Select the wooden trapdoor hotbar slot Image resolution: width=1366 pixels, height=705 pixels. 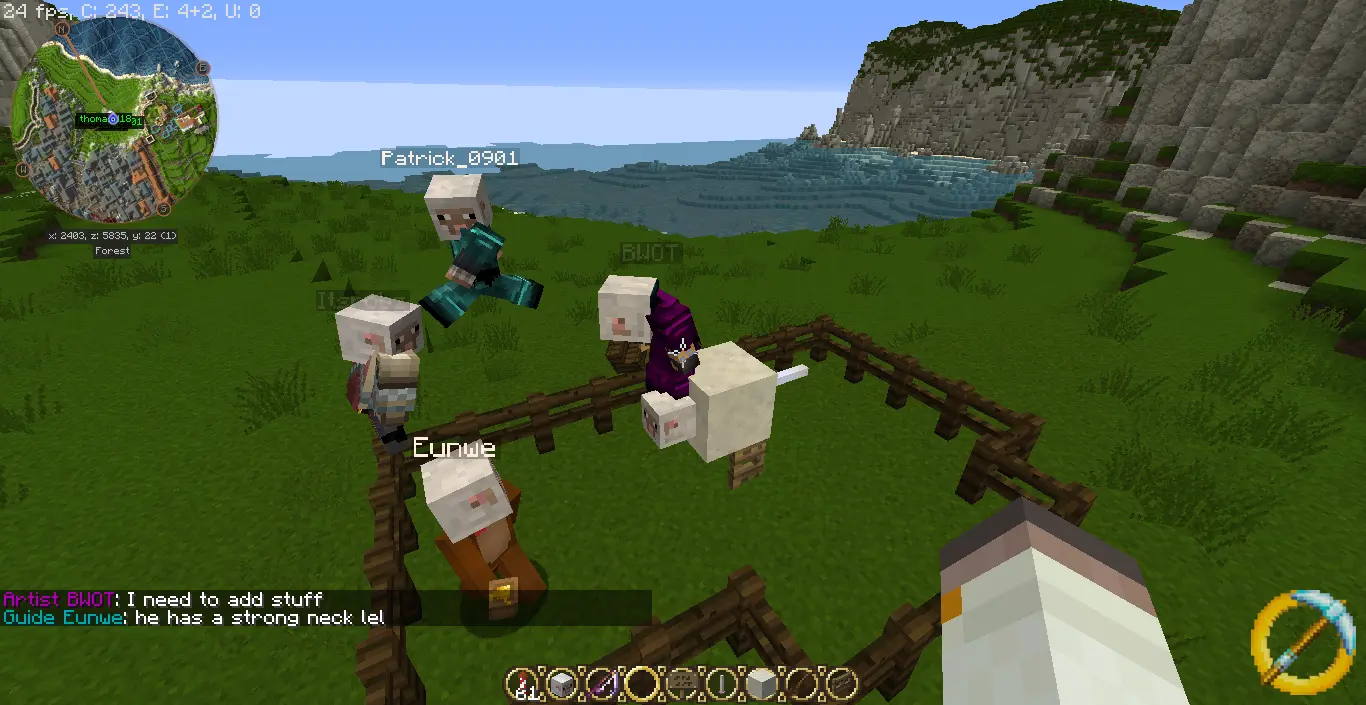pyautogui.click(x=842, y=684)
